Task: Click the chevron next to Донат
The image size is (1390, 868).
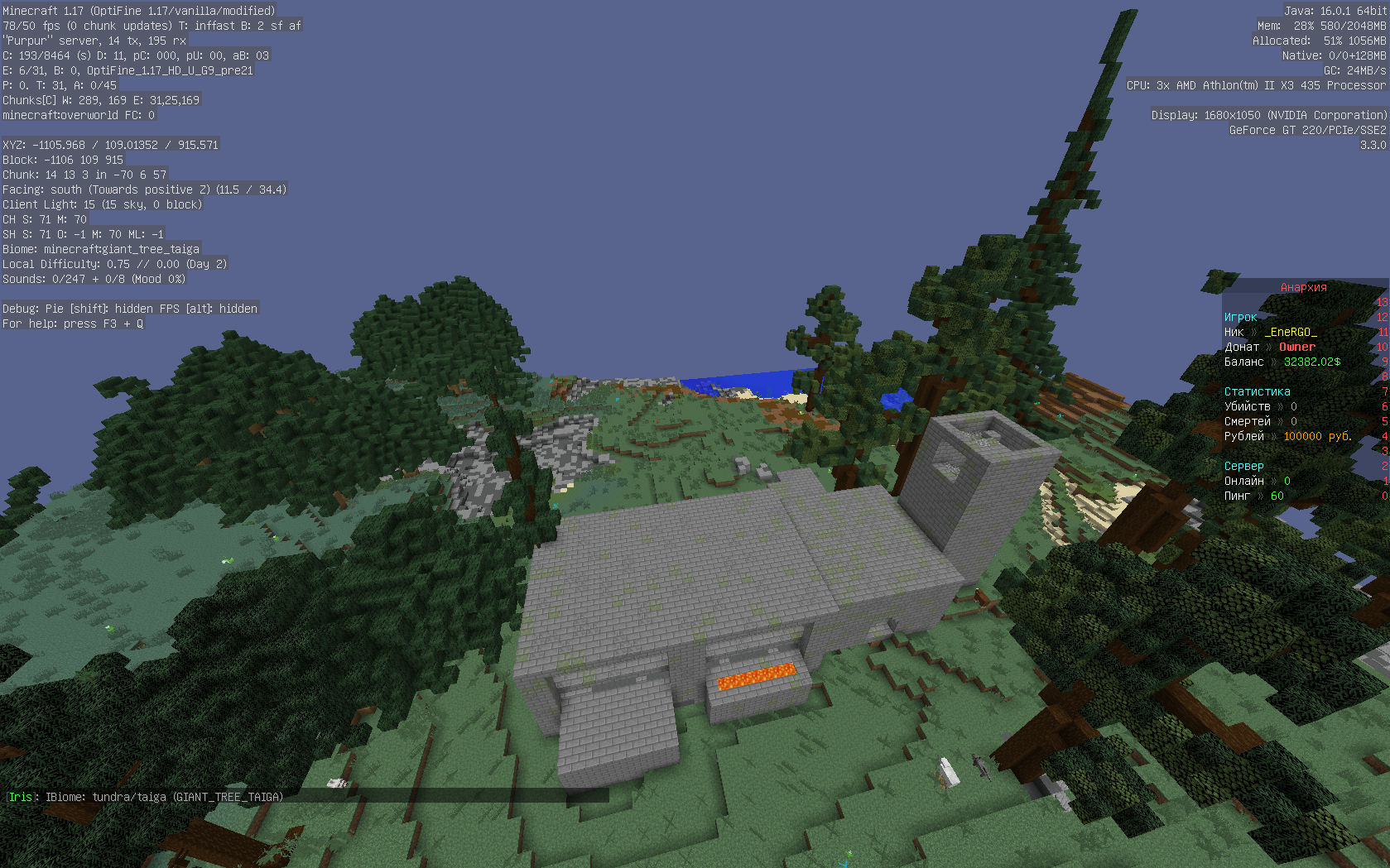Action: point(1269,347)
